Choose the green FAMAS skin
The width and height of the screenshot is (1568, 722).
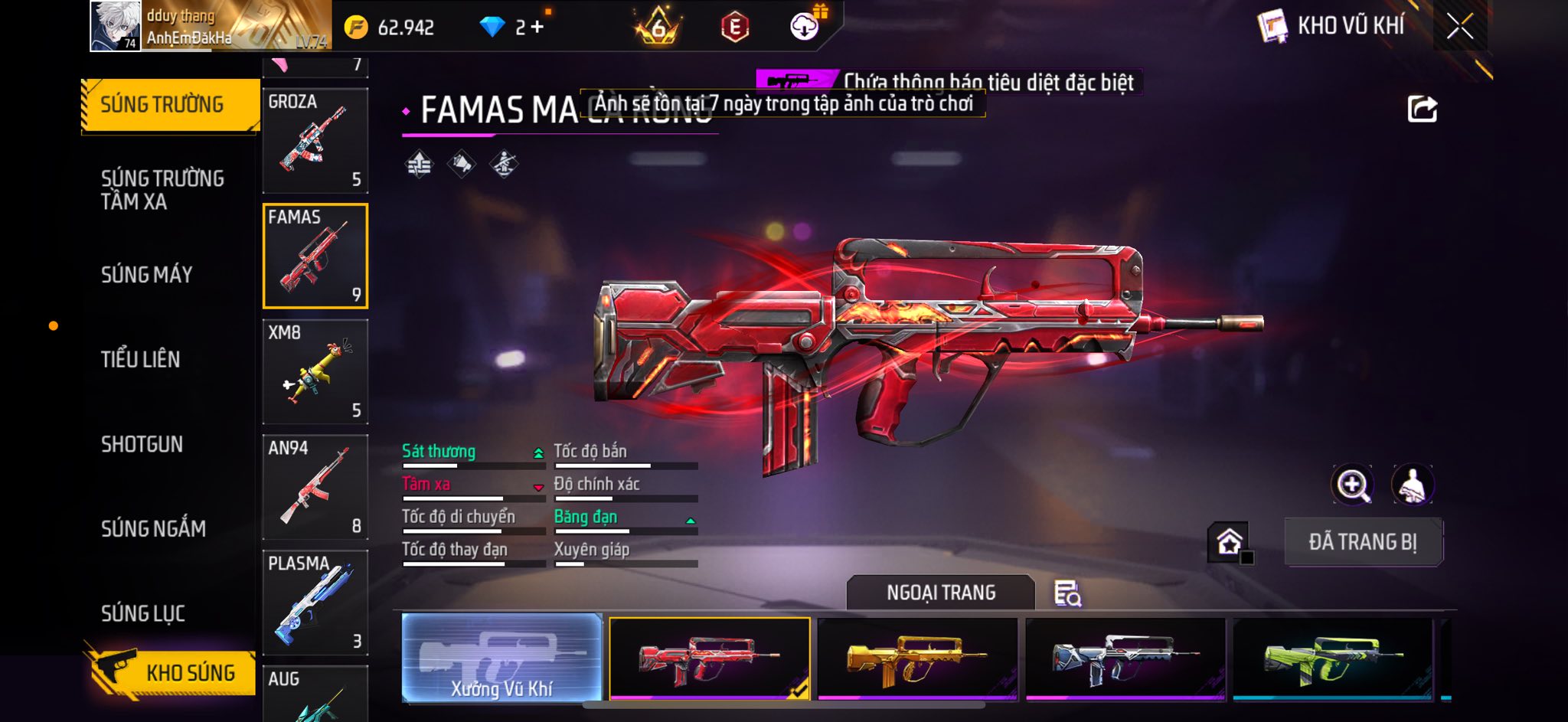tap(1332, 658)
